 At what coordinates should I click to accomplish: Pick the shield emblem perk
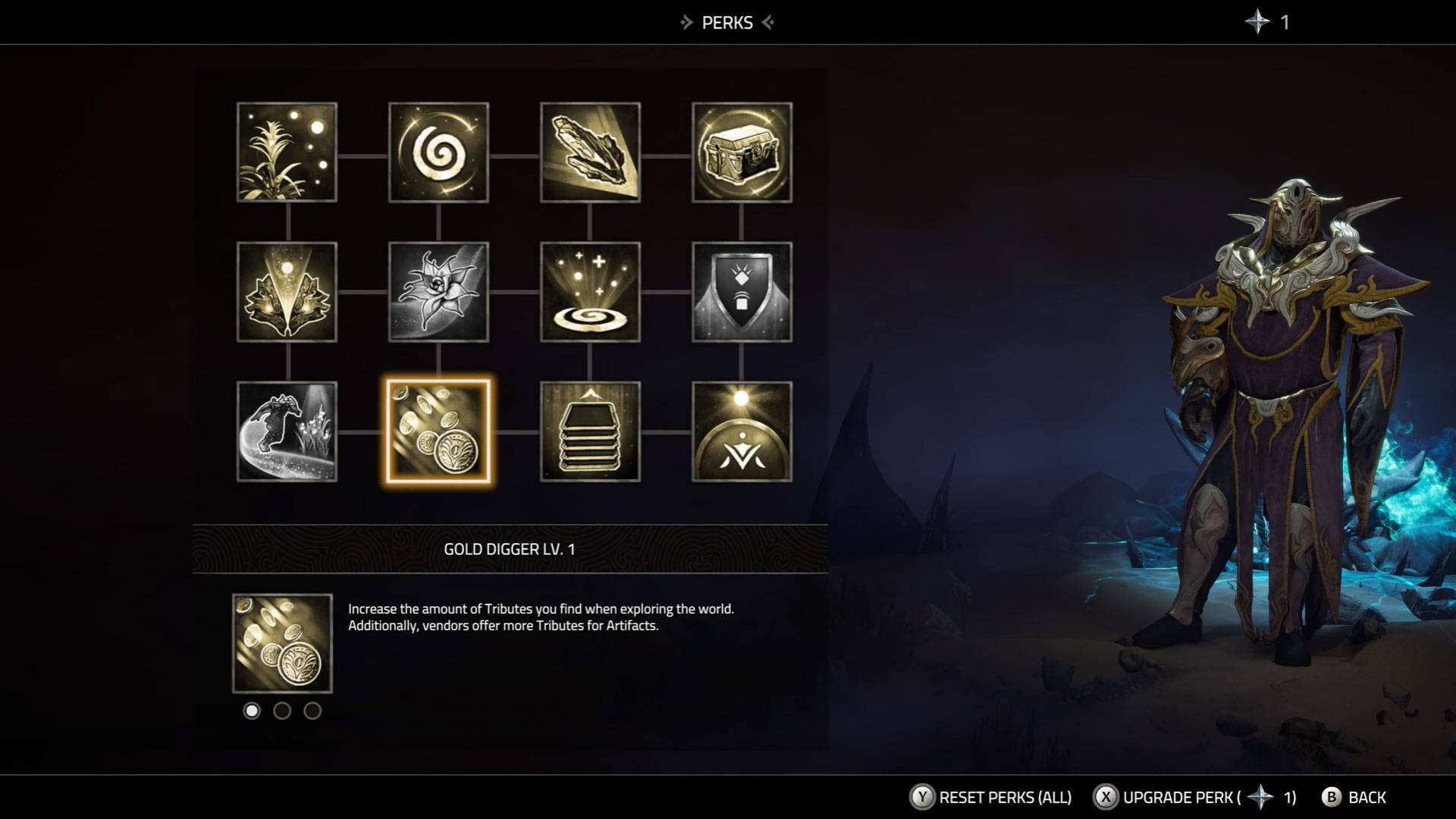tap(742, 292)
